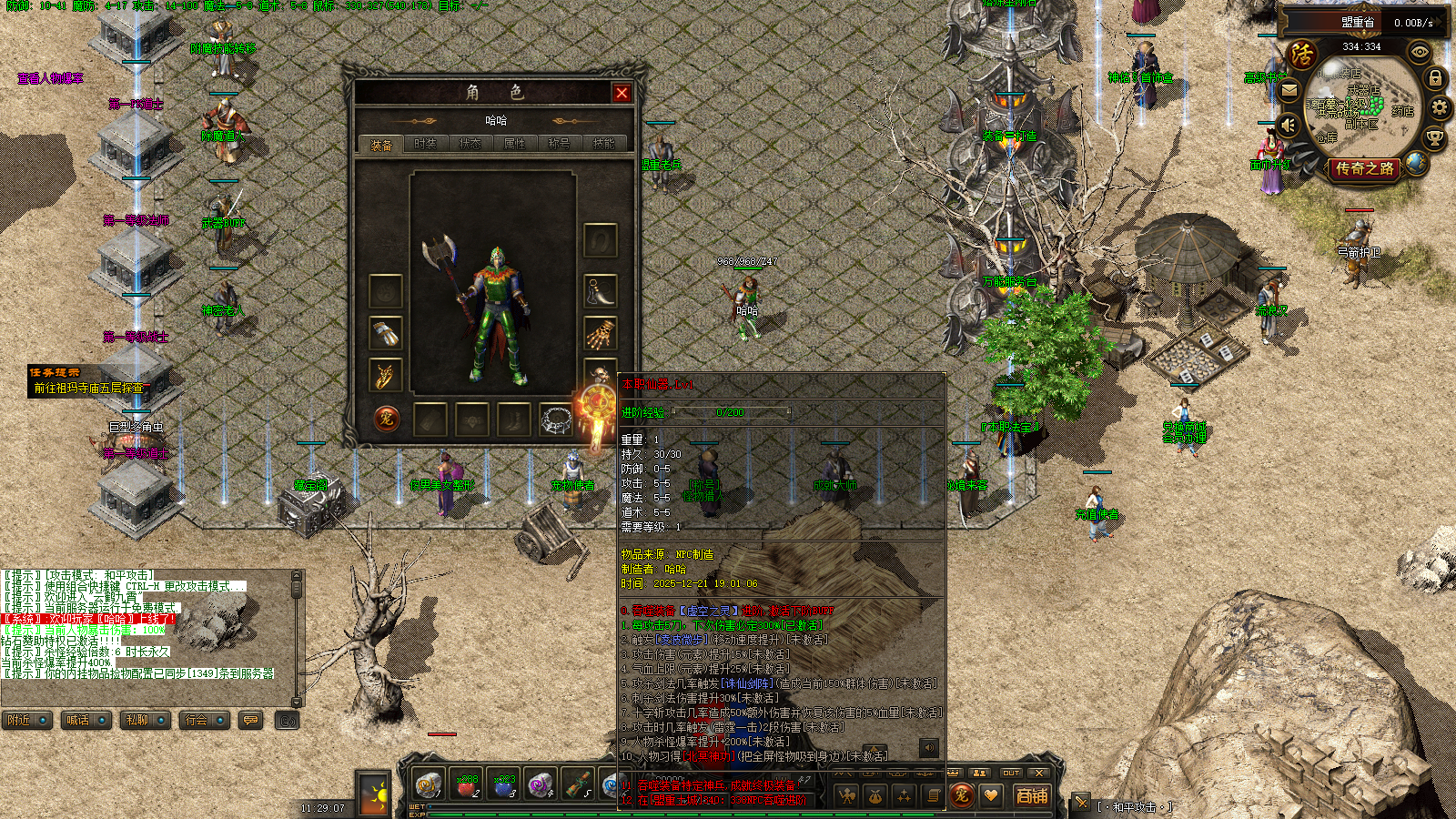Screen dimensions: 1456x819
Task: Click the trophy ranking icon
Action: point(1434,138)
